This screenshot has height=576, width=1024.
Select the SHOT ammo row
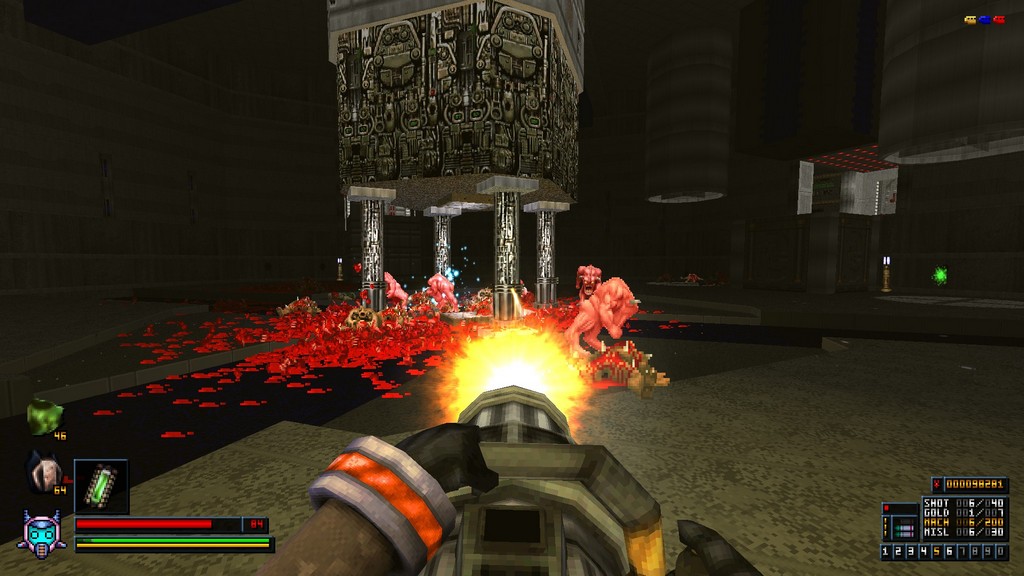[964, 502]
